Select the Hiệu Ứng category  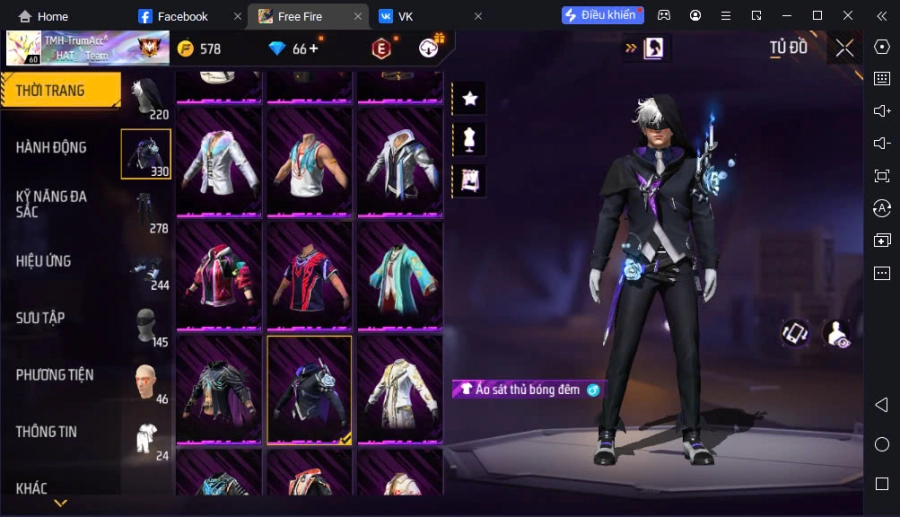point(43,261)
